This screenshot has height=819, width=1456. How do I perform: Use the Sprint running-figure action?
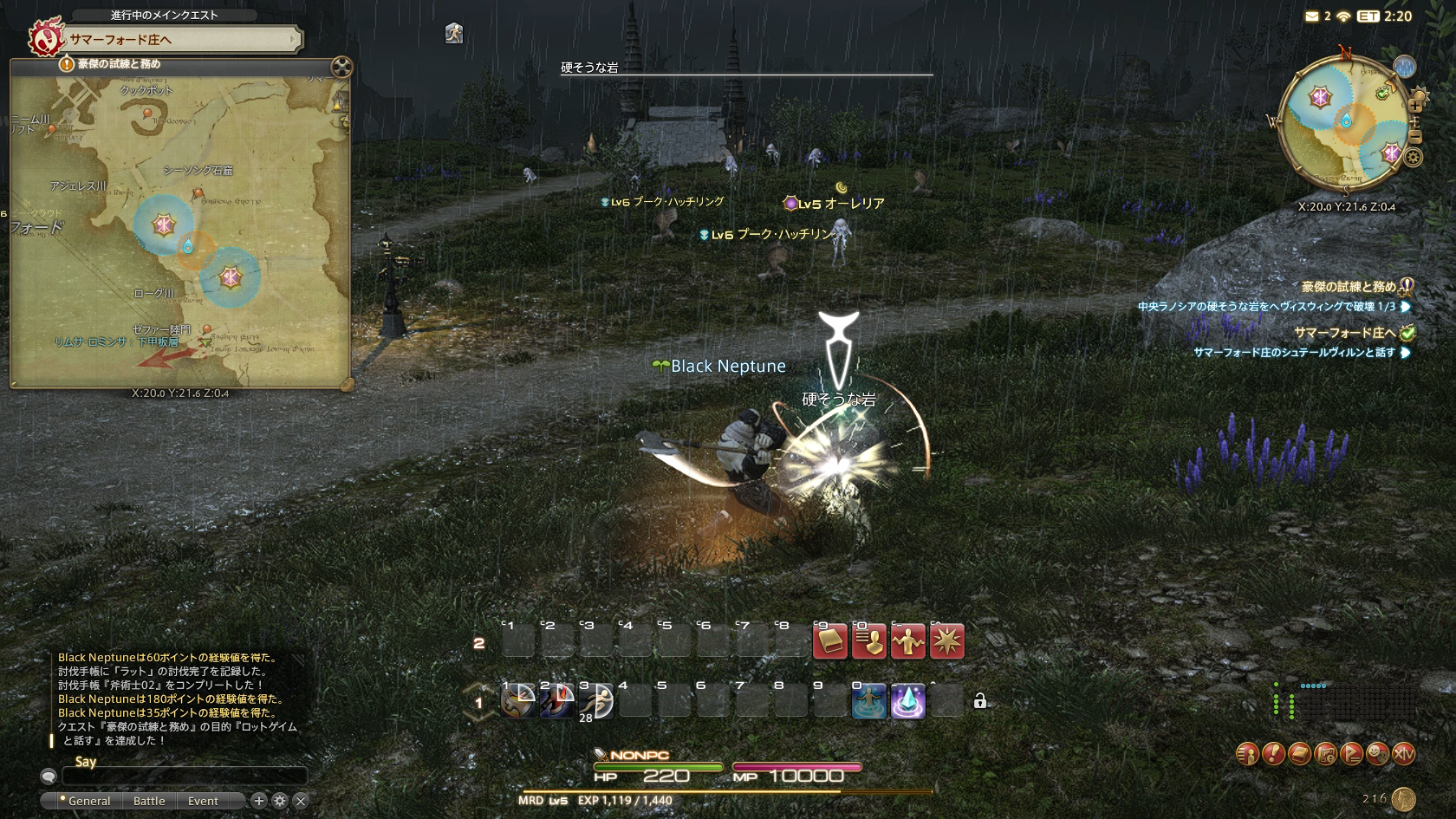pyautogui.click(x=596, y=701)
